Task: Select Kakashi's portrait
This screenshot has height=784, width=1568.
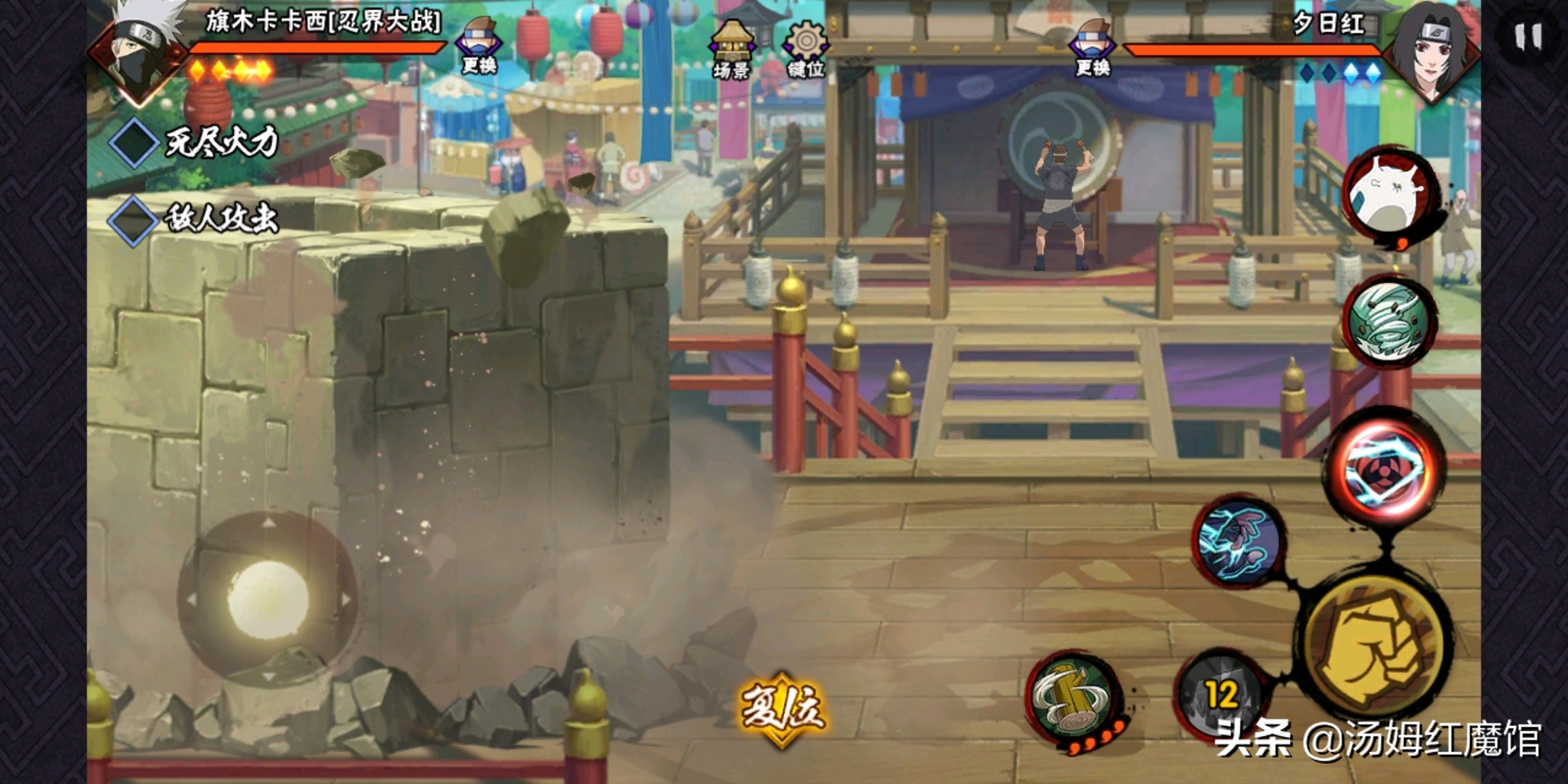Action: (142, 51)
